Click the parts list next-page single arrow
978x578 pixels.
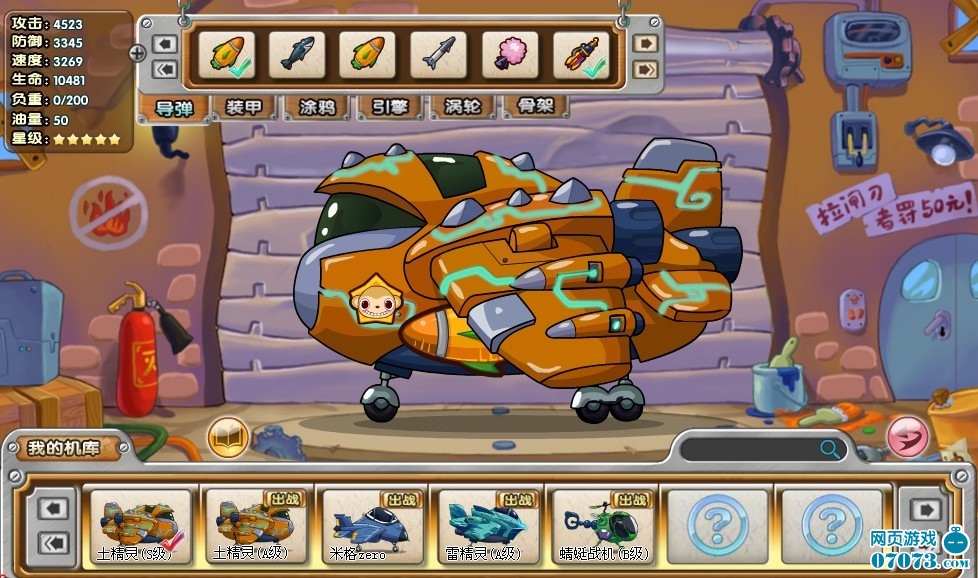pyautogui.click(x=646, y=43)
